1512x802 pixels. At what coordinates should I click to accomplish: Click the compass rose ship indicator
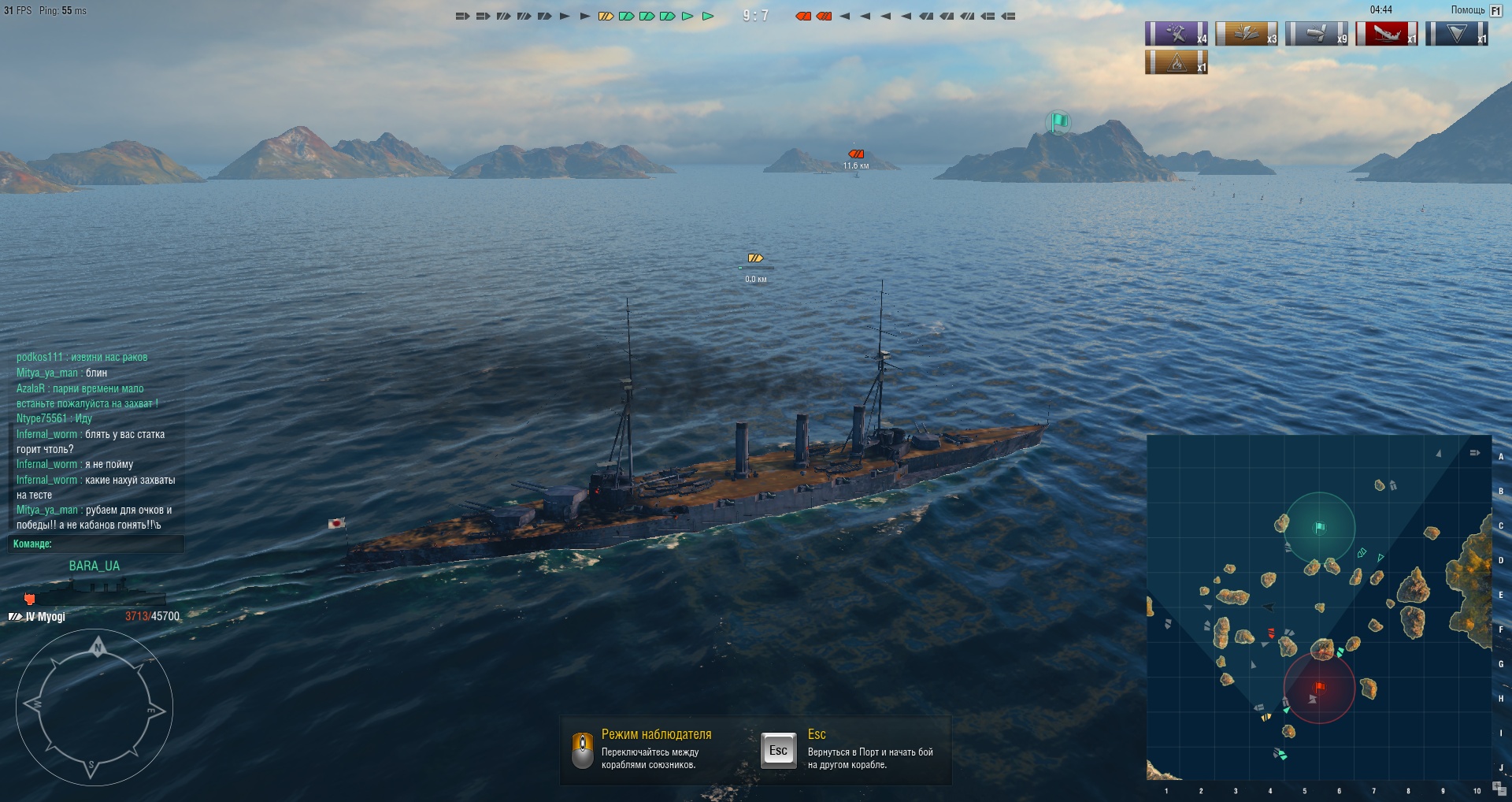coord(94,707)
